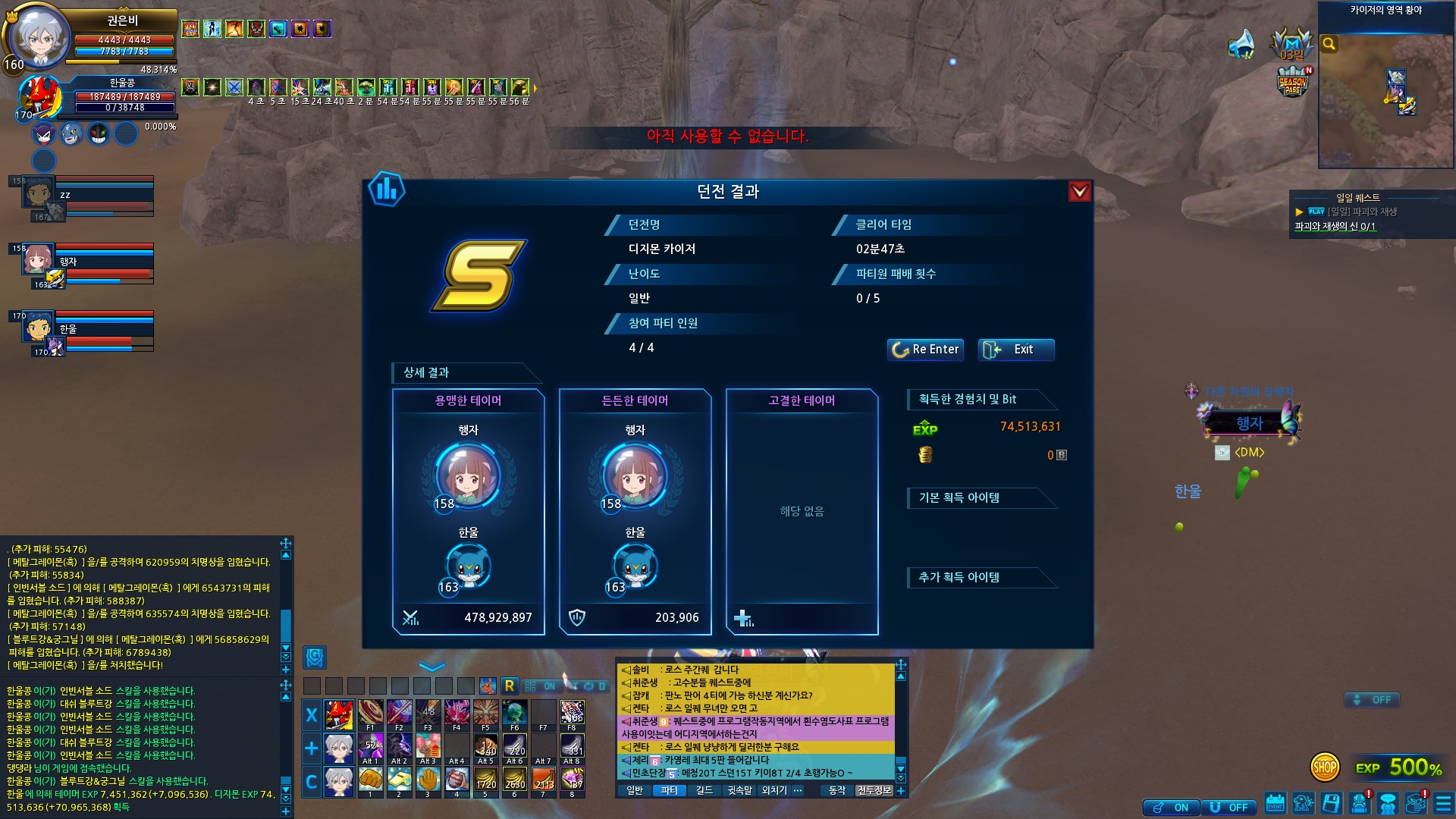Select the 귓속말 whisper chat tab
1456x819 pixels.
tap(739, 790)
